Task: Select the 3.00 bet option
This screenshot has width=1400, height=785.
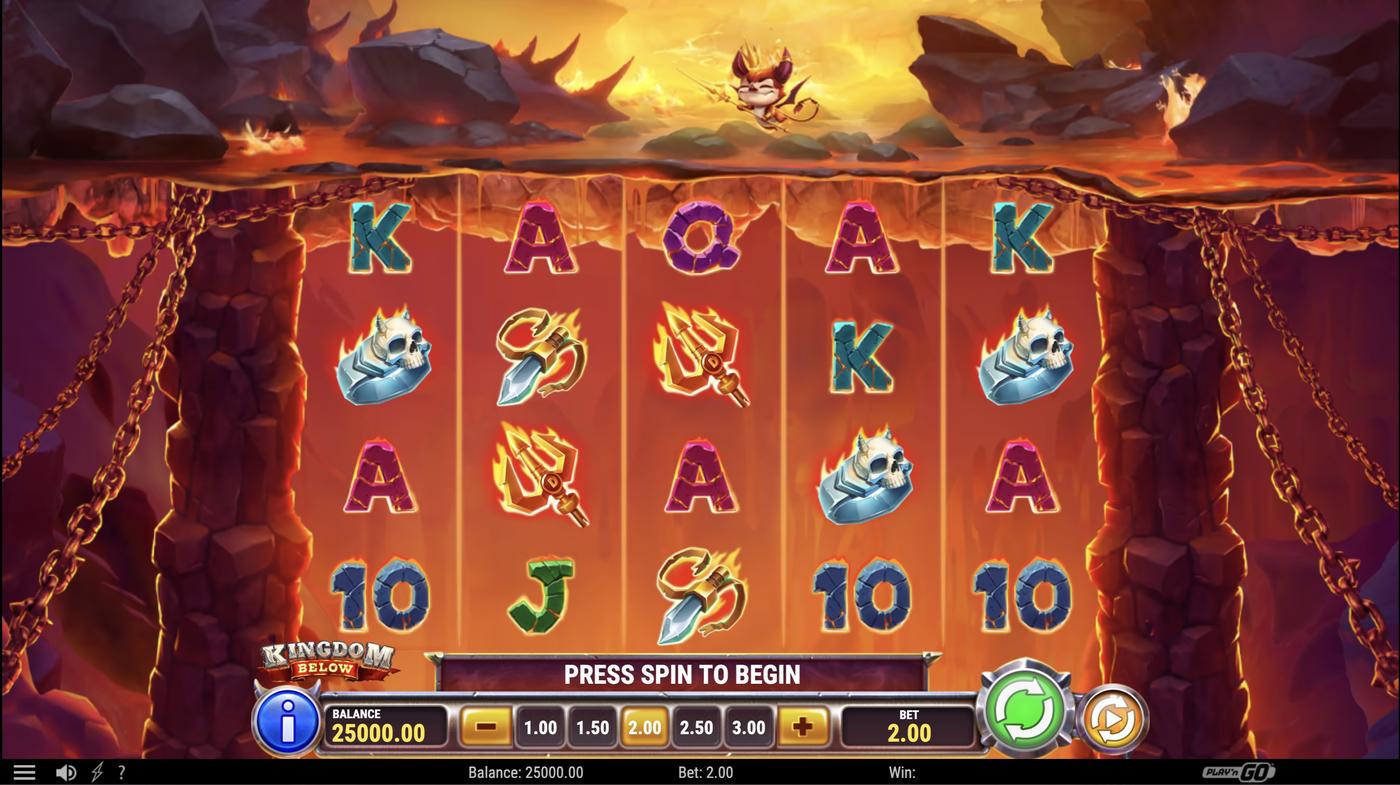Action: 749,726
